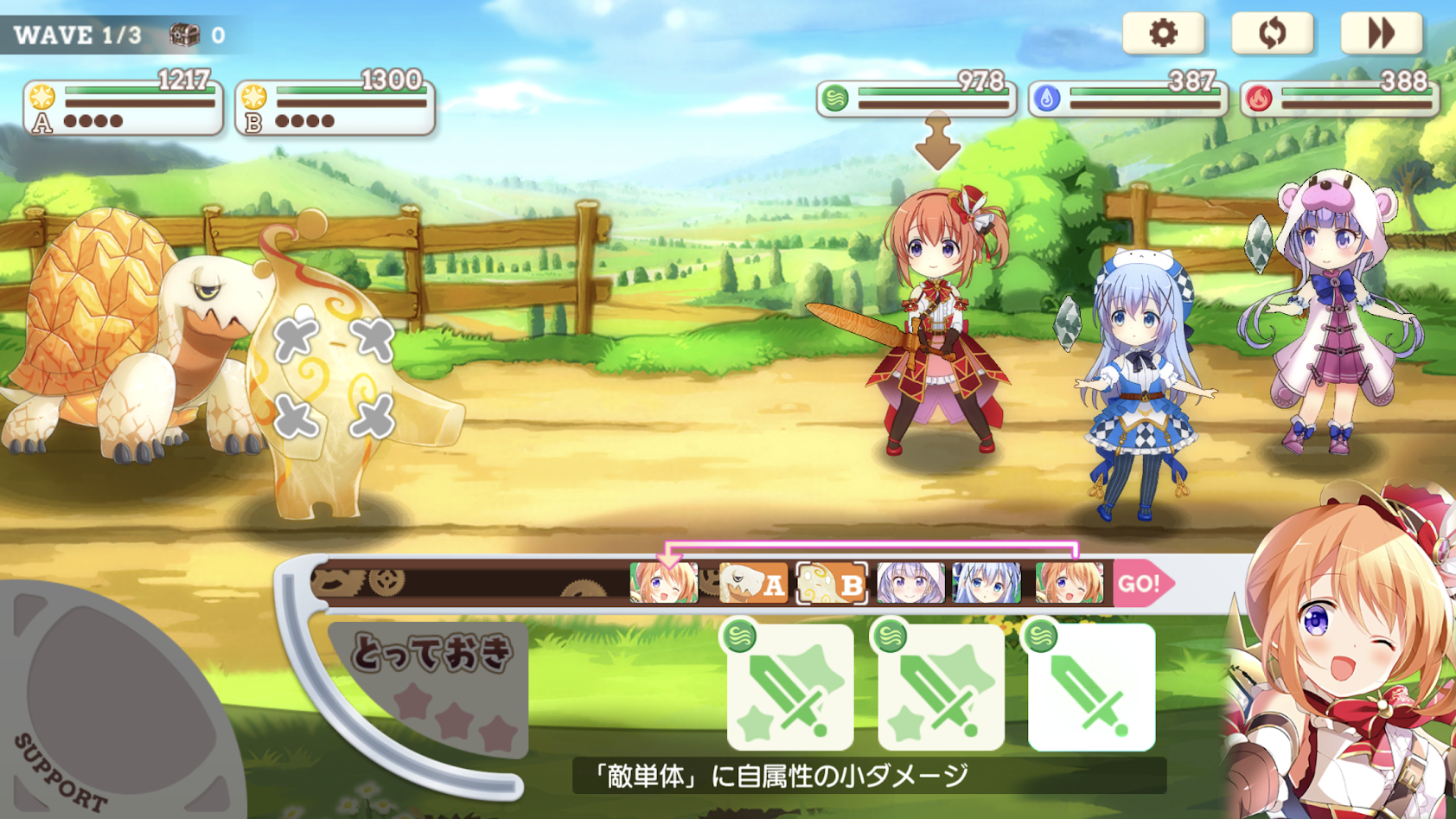Tap the red fire element icon
The height and width of the screenshot is (819, 1456).
point(1258,99)
